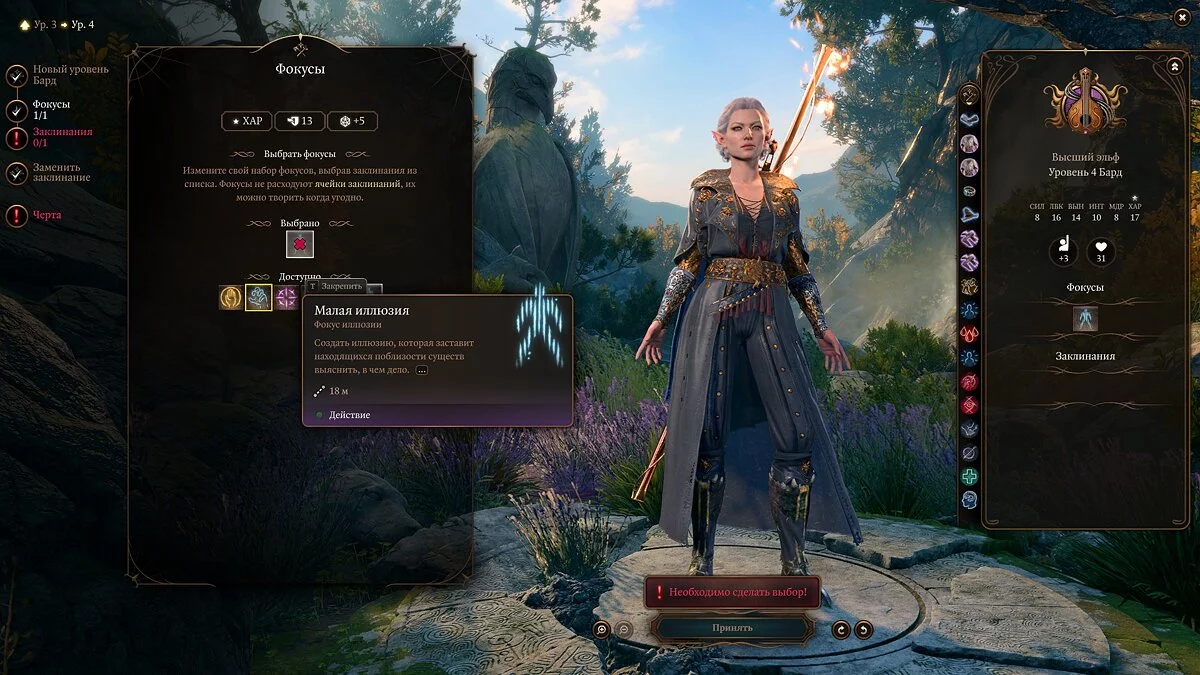The image size is (1200, 675).
Task: Collapse the character summary panel
Action: pyautogui.click(x=1174, y=66)
